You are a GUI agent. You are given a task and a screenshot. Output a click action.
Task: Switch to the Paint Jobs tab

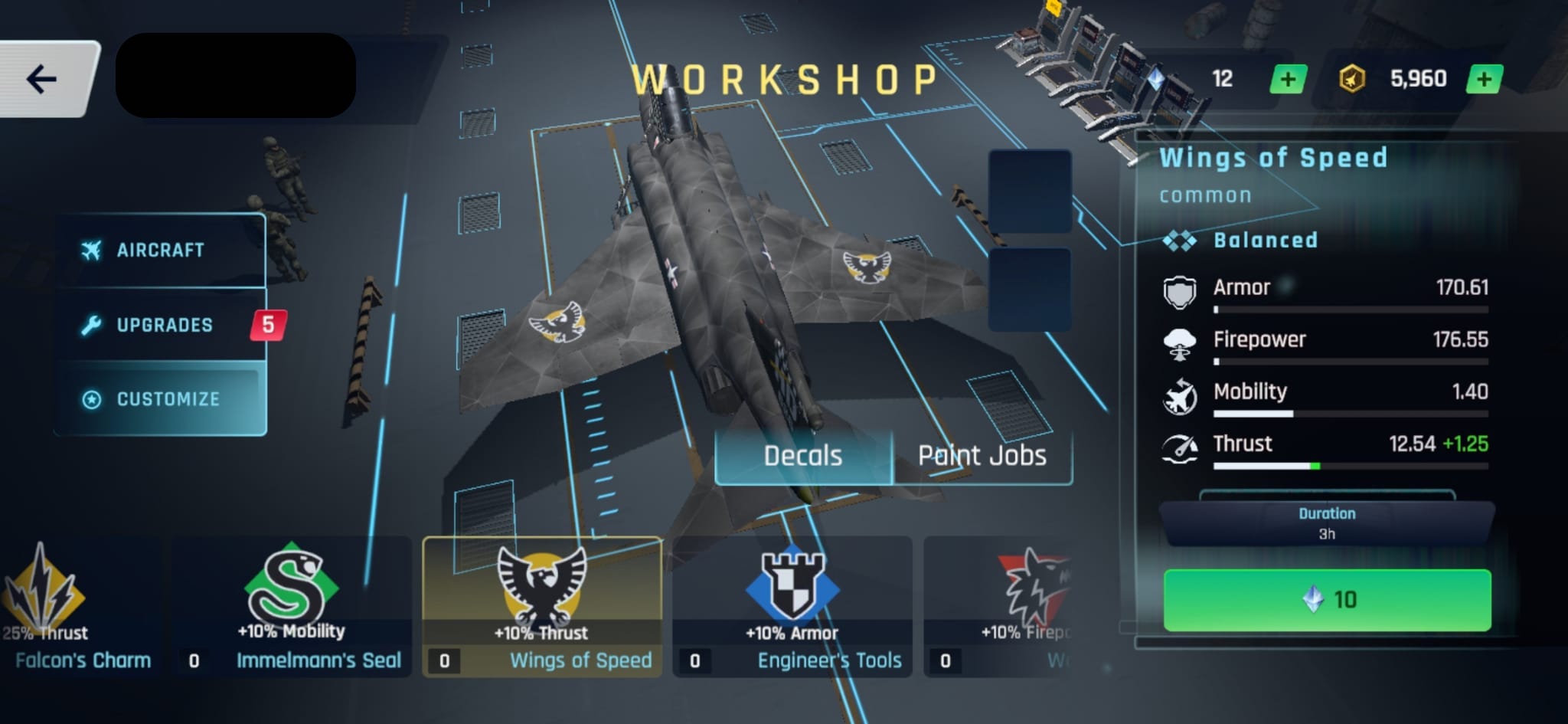[x=982, y=456]
